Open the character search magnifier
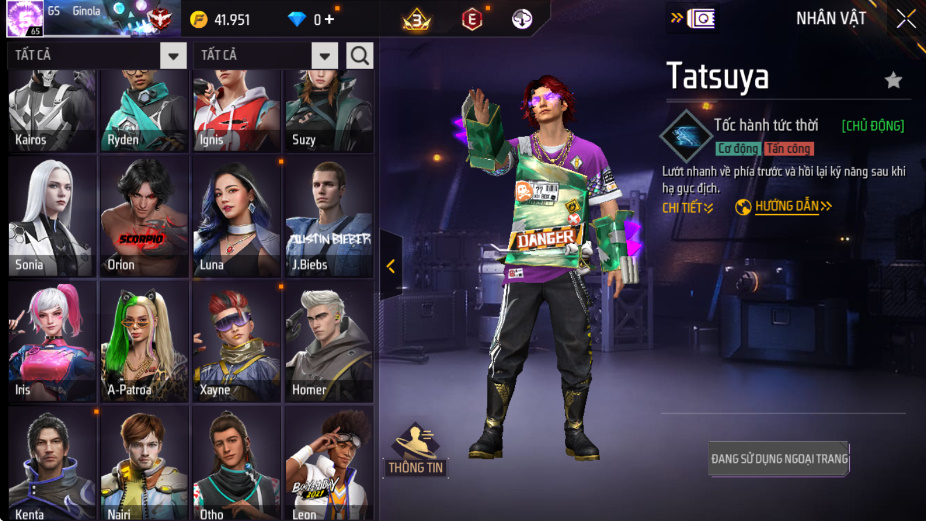Screen dimensions: 926x521 (360, 55)
